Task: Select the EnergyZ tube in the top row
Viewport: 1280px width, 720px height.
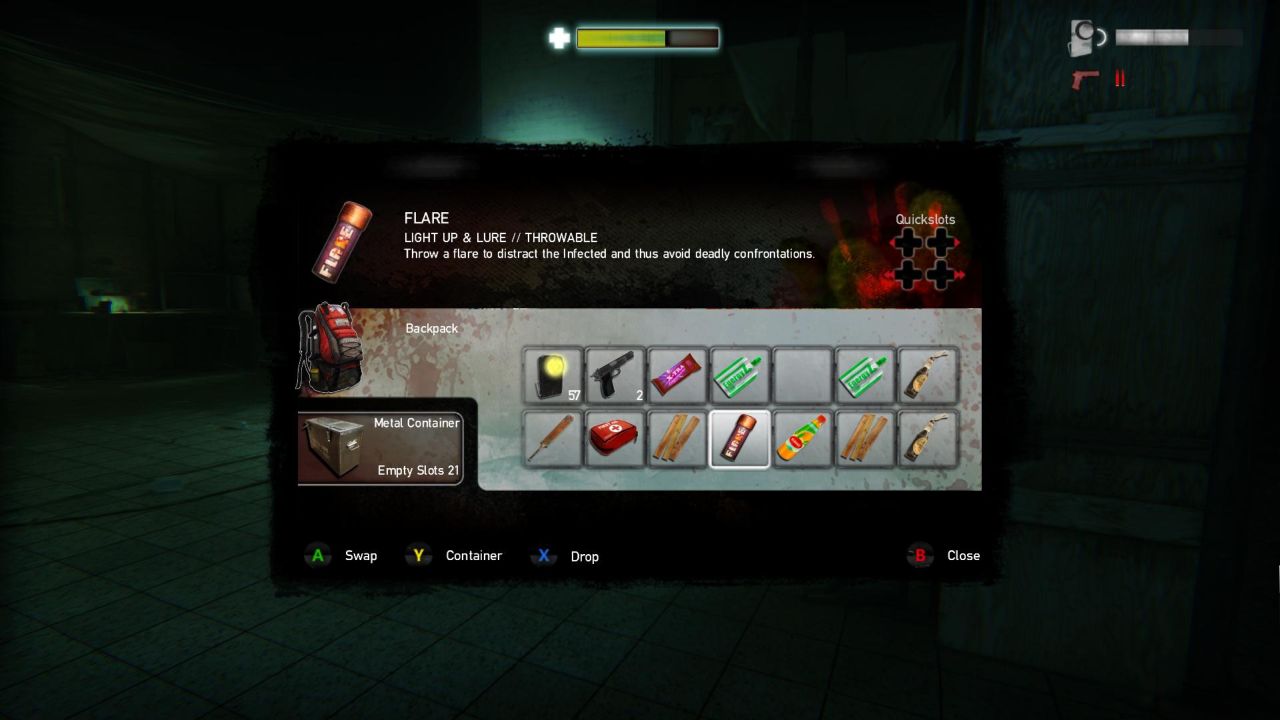Action: (740, 375)
